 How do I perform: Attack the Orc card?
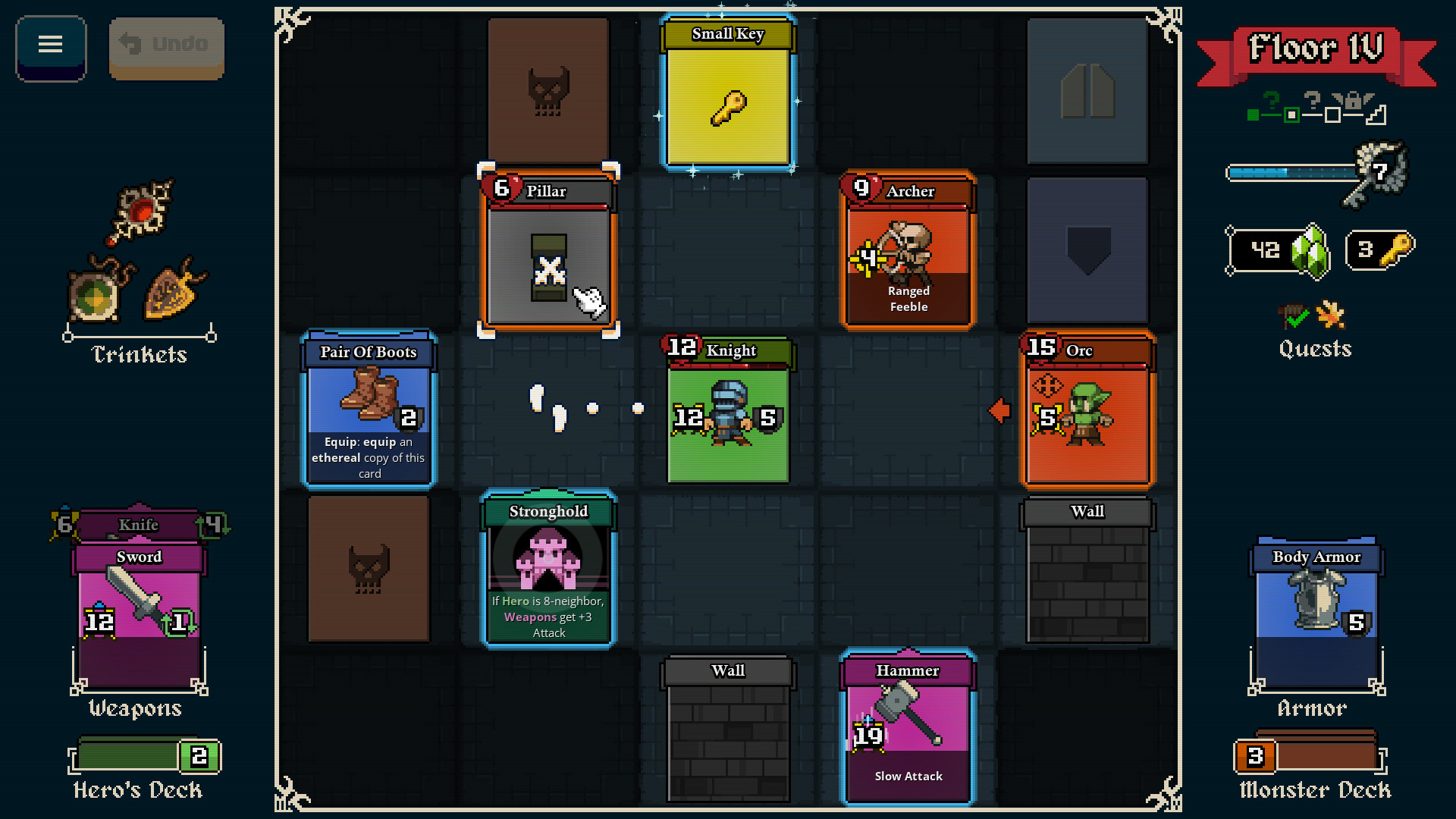click(1086, 413)
